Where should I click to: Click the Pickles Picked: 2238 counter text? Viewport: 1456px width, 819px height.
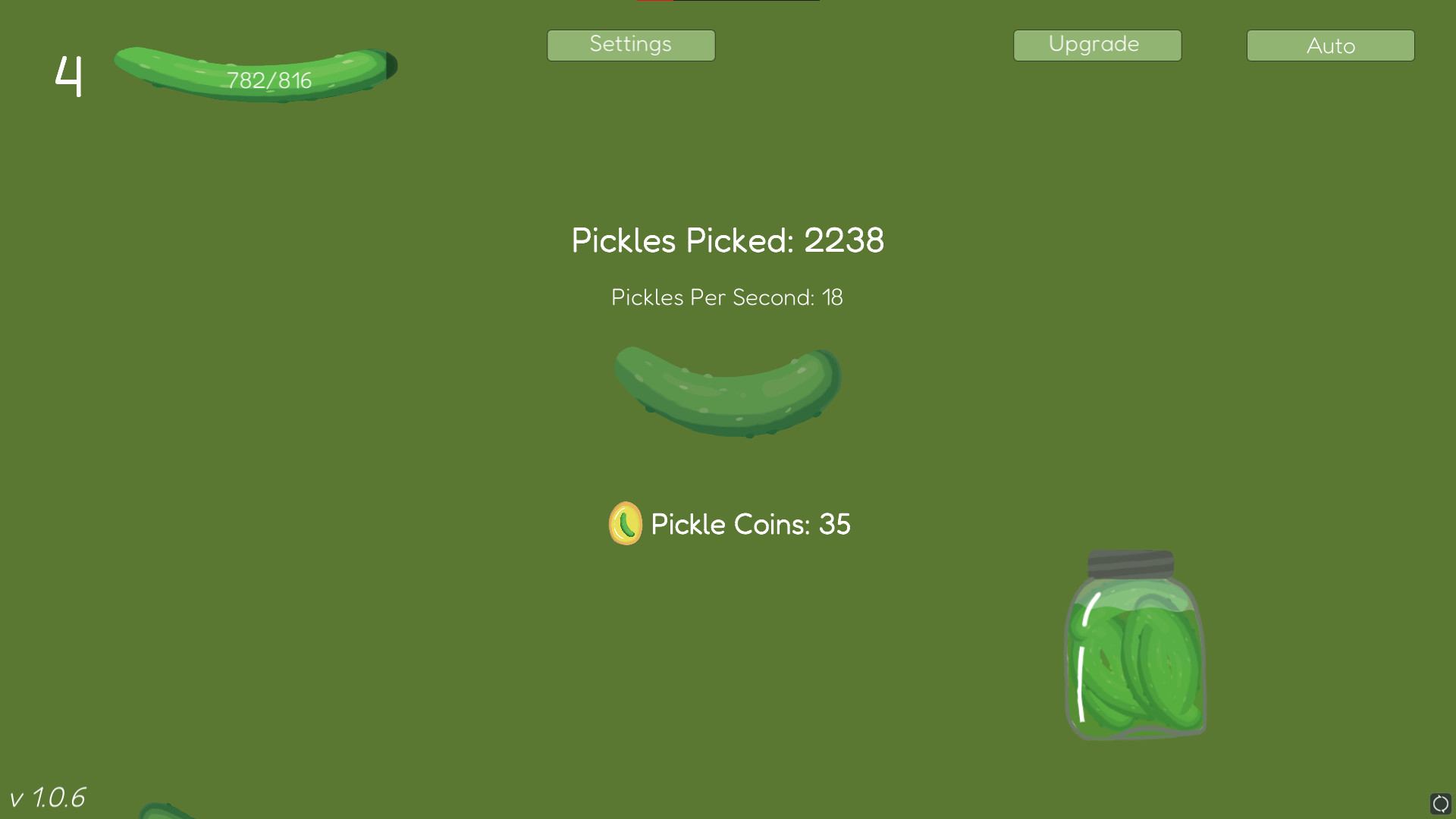pyautogui.click(x=728, y=241)
